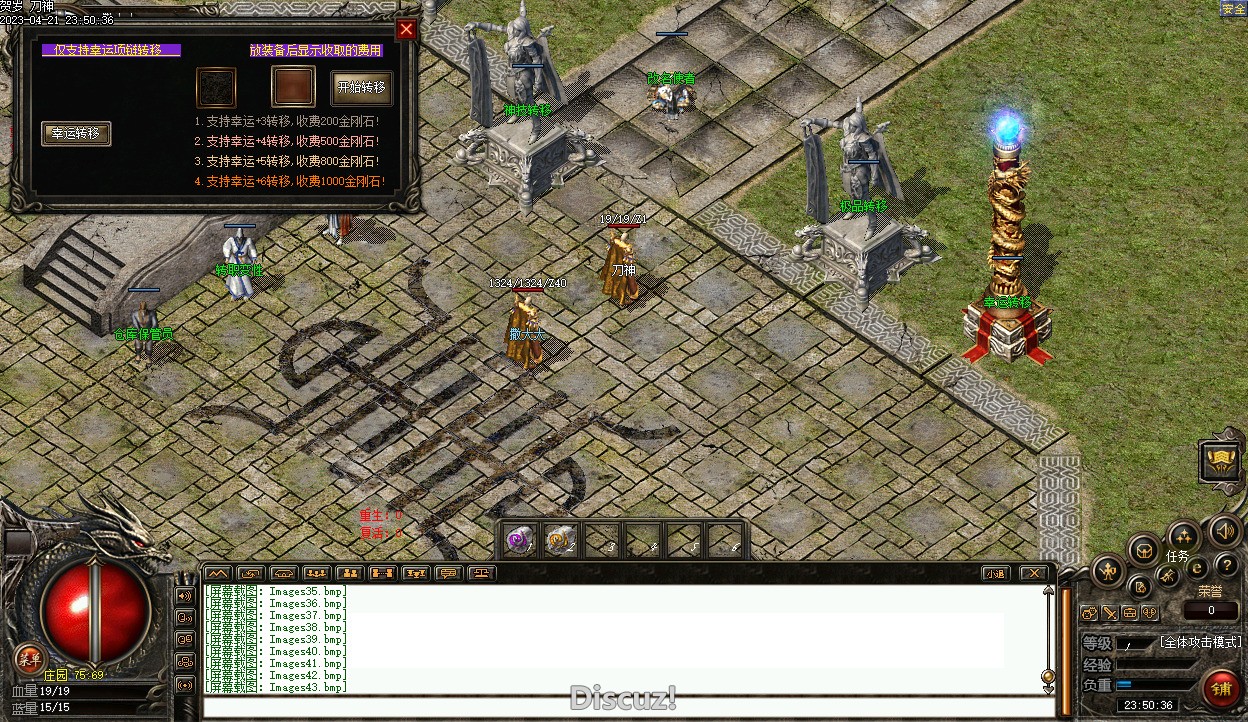Viewport: 1248px width, 722px height.
Task: Close the luck transfer dialog
Action: [406, 29]
